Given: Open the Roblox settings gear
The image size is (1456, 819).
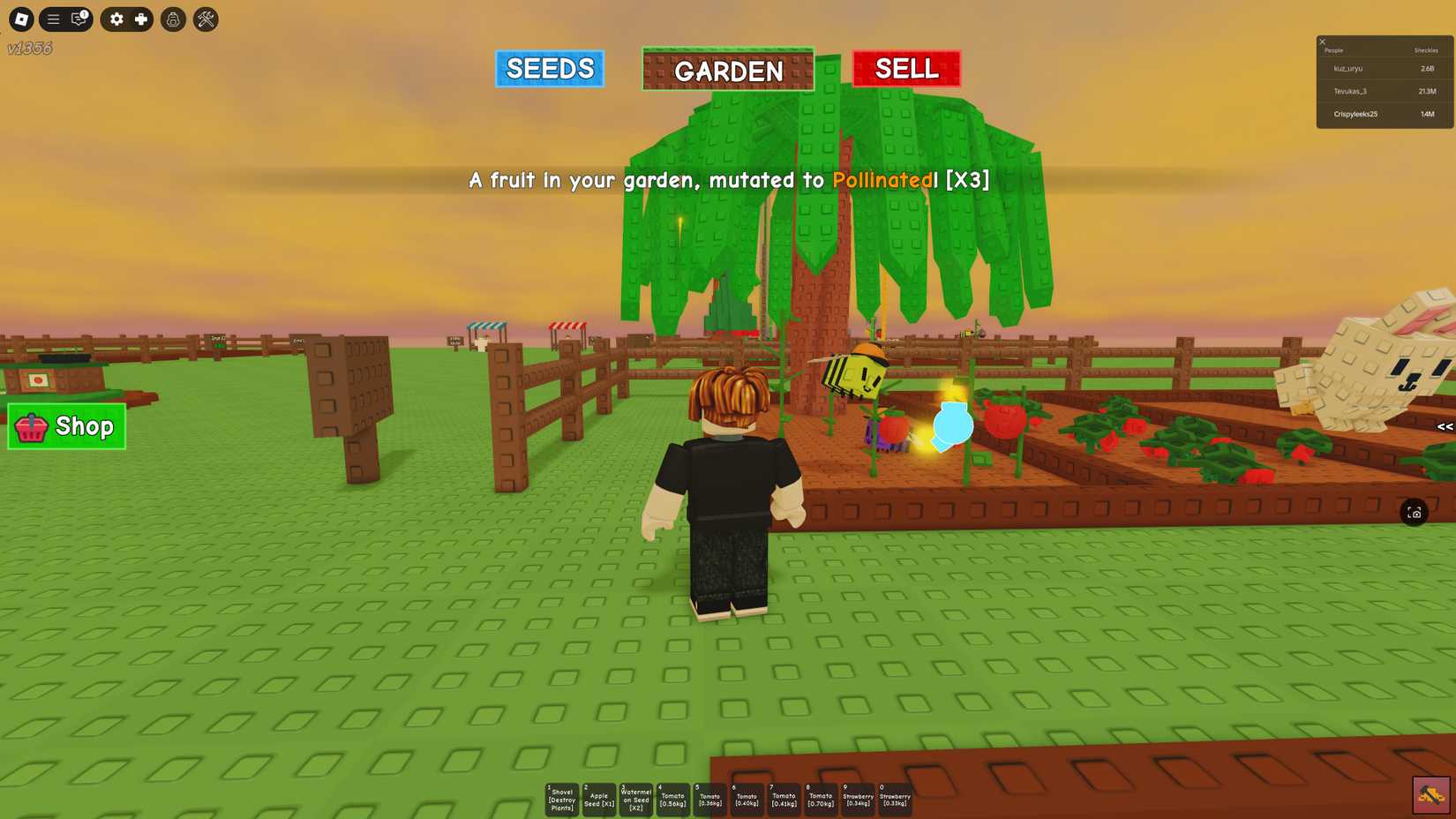Looking at the screenshot, I should 118,19.
